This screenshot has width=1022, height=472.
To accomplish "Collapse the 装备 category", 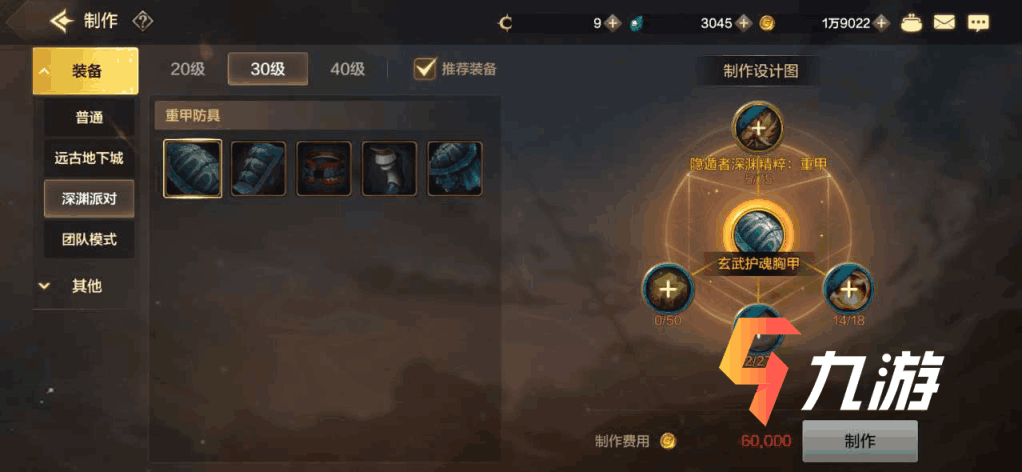I will point(86,71).
